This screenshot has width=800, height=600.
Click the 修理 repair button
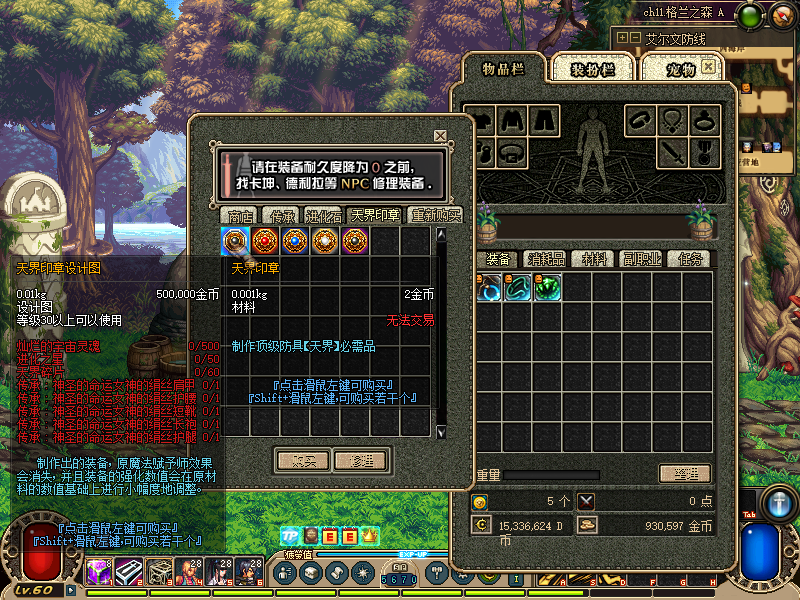pos(360,461)
